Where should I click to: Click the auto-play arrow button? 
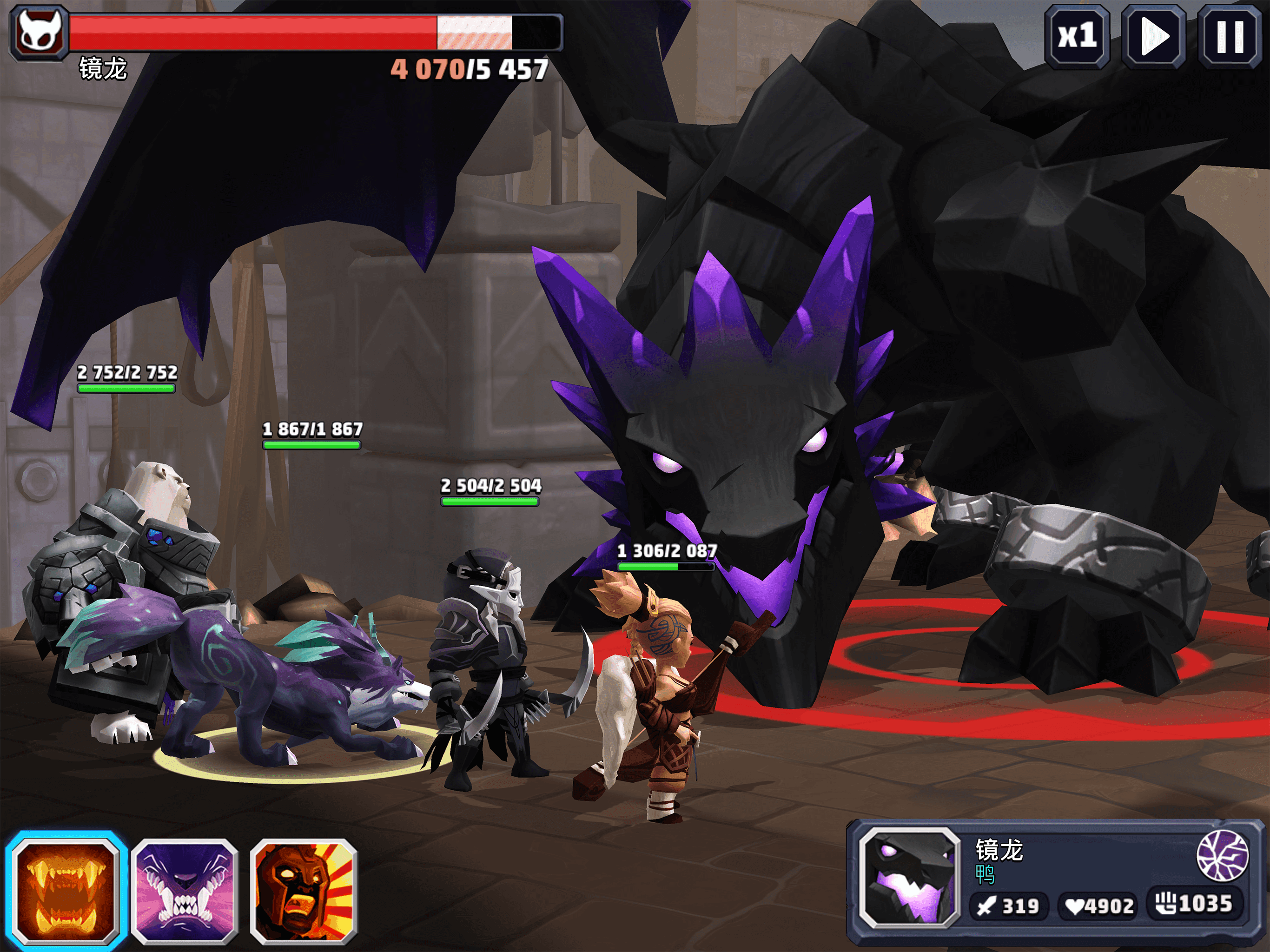coord(1153,36)
